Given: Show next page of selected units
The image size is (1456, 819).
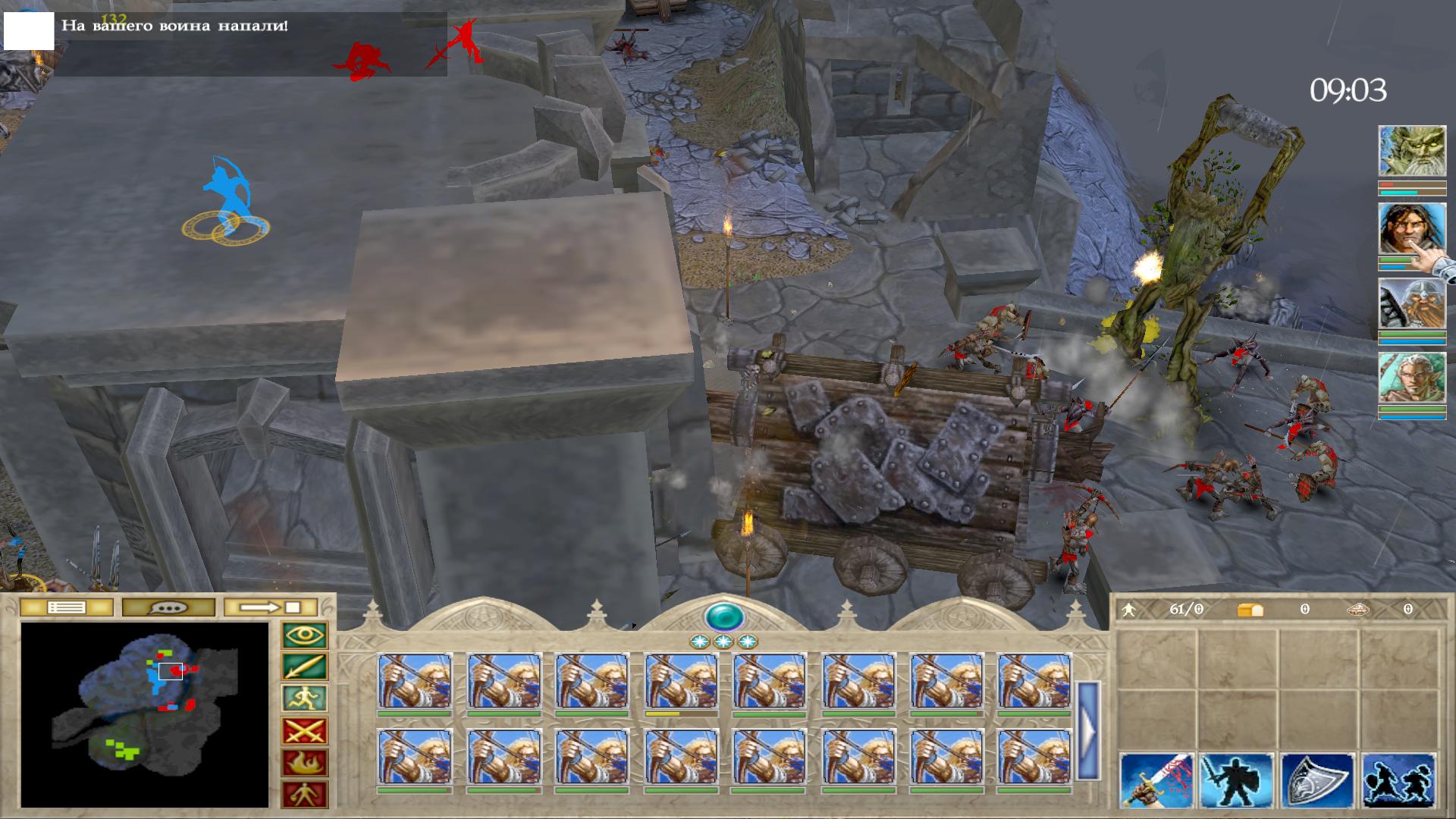Looking at the screenshot, I should (1088, 730).
